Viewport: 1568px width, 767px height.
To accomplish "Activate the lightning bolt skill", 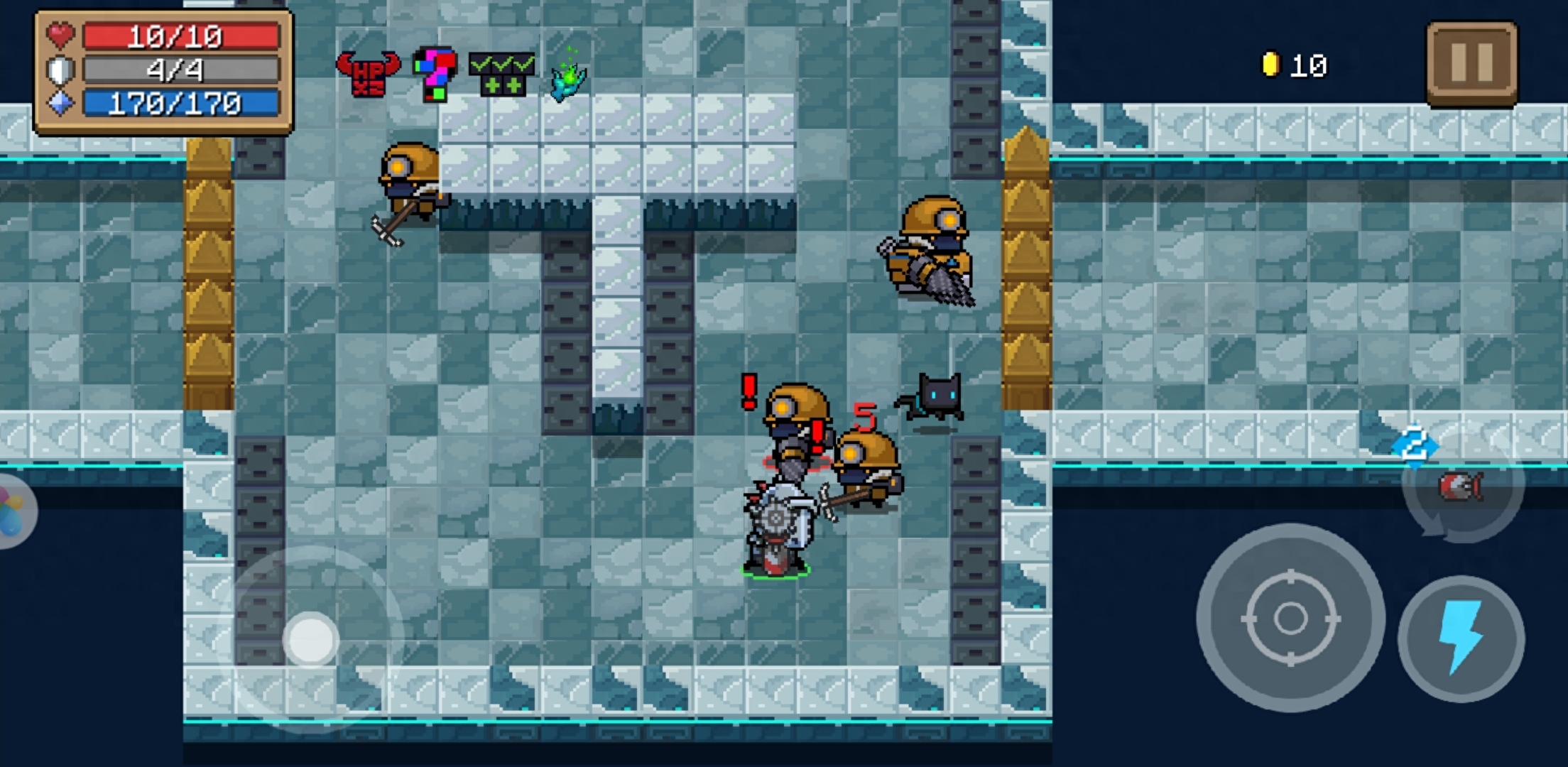I will point(1461,638).
